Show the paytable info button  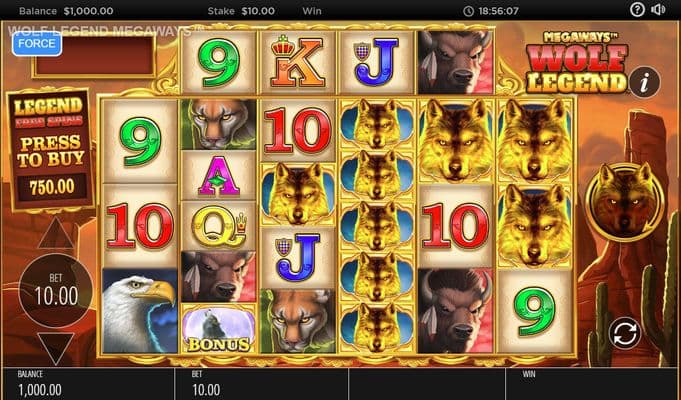pyautogui.click(x=648, y=81)
